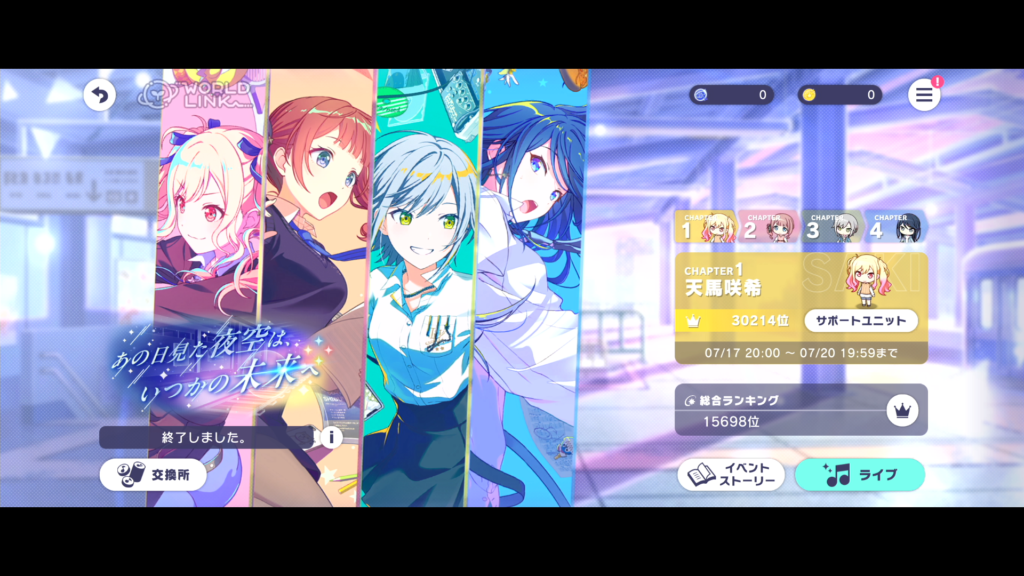Go back with the return arrow button

[99, 95]
